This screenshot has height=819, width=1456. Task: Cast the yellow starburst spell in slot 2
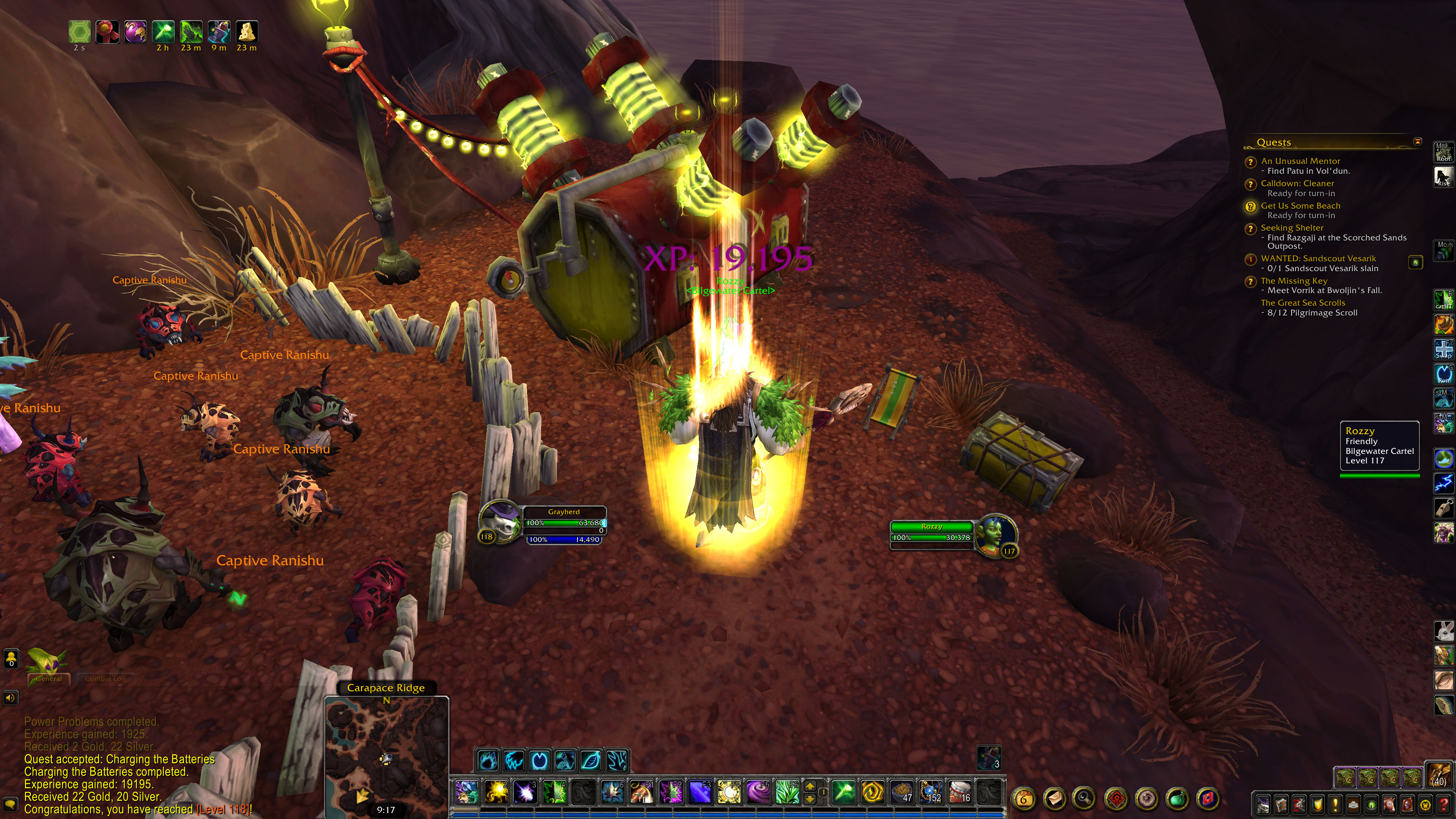coord(496,792)
